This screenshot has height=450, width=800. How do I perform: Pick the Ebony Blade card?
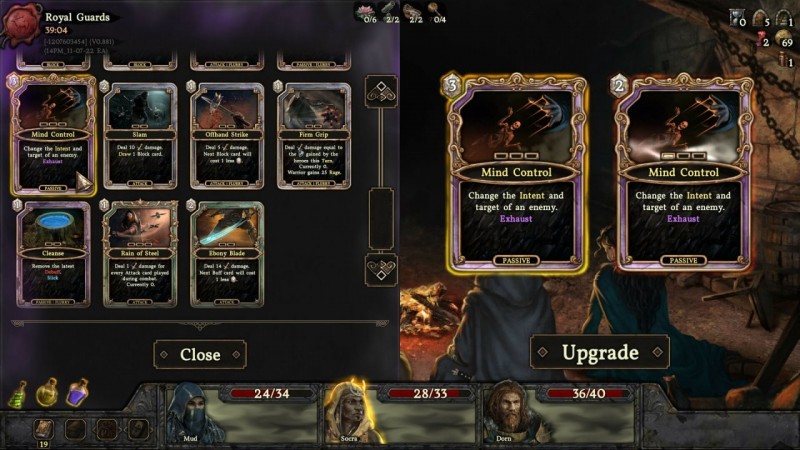click(x=227, y=254)
